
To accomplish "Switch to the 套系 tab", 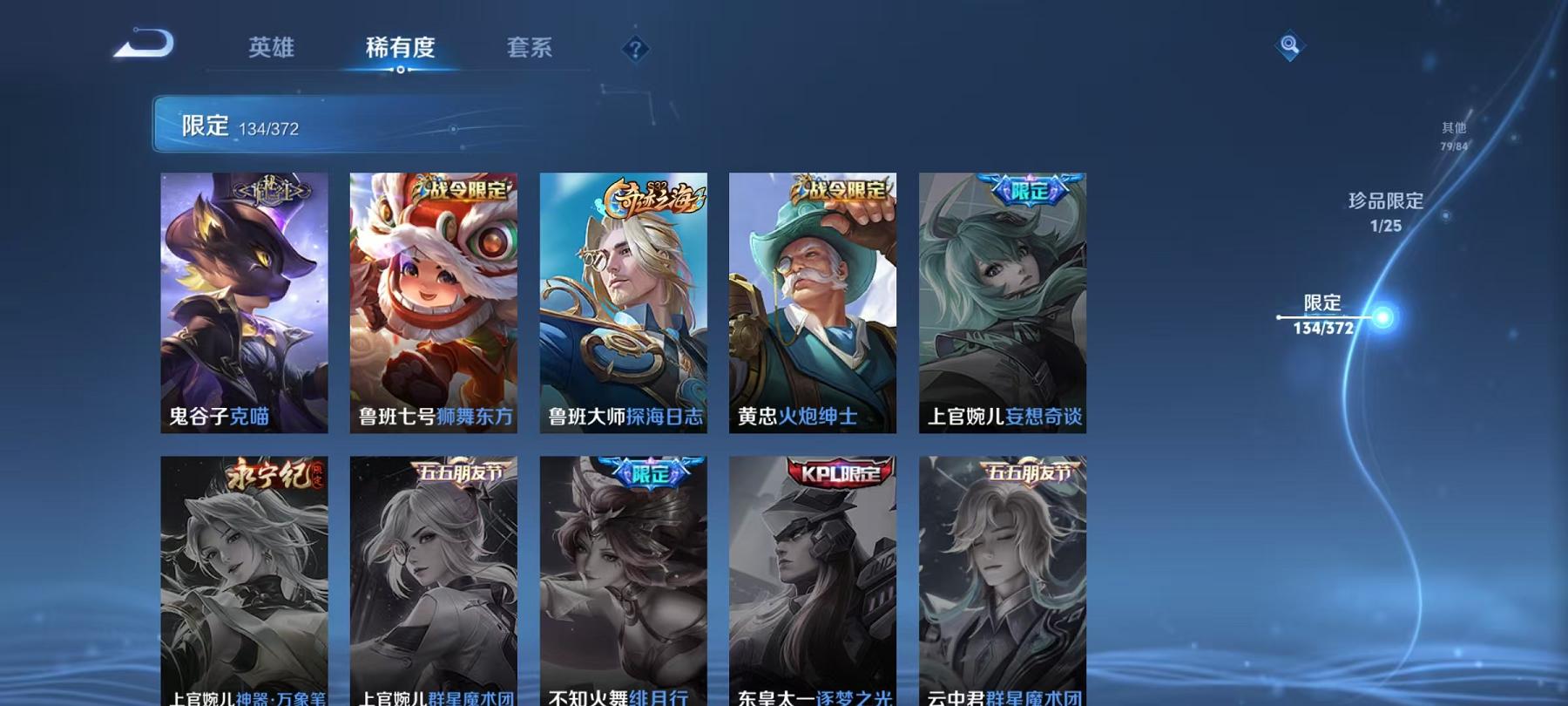I will tap(530, 50).
